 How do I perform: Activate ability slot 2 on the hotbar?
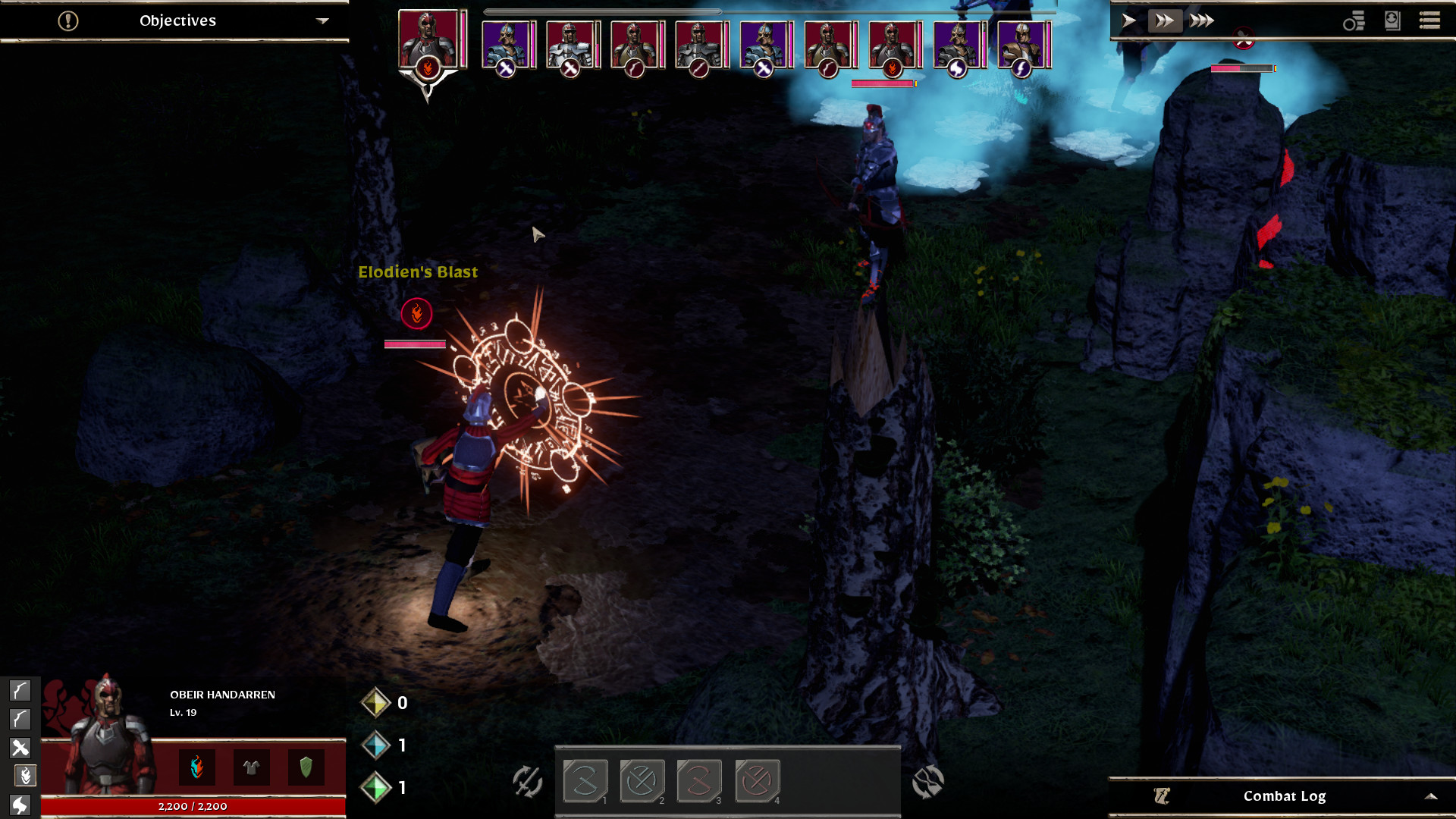[x=642, y=780]
